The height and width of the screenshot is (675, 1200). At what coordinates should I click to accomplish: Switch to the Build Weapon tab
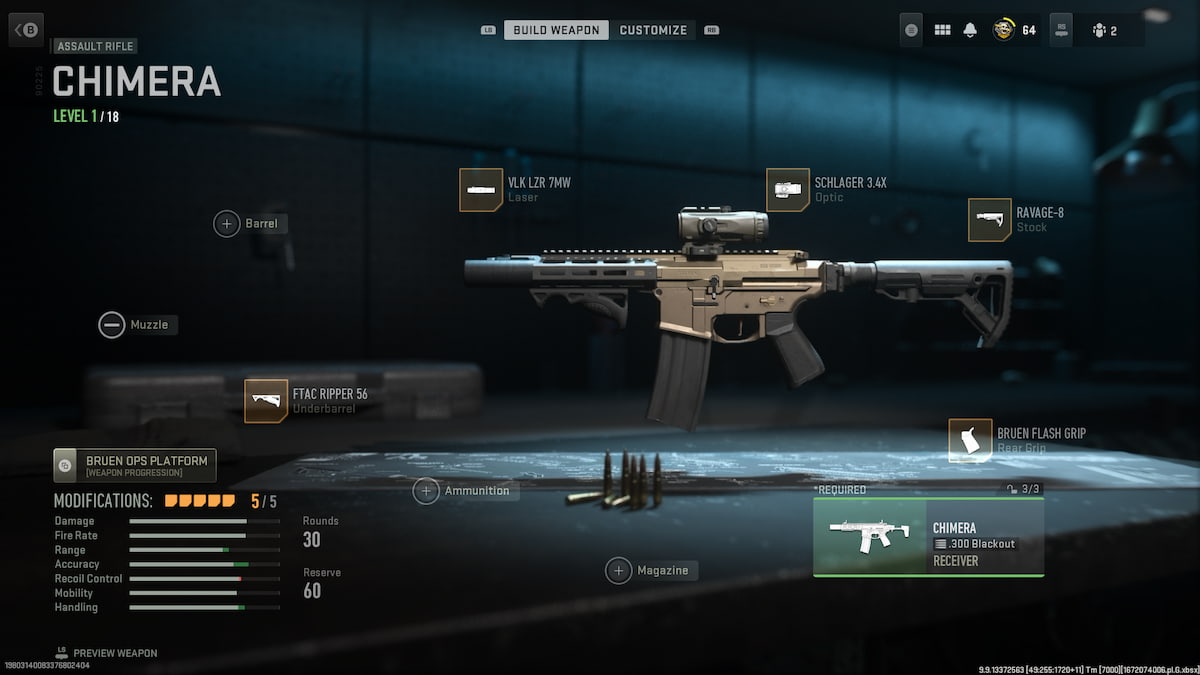pos(556,30)
